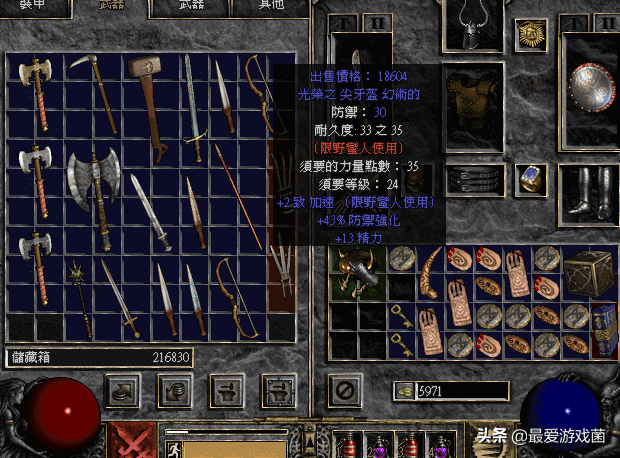The width and height of the screenshot is (620, 458).
Task: Switch to the 裝甲 armor tab
Action: point(35,7)
